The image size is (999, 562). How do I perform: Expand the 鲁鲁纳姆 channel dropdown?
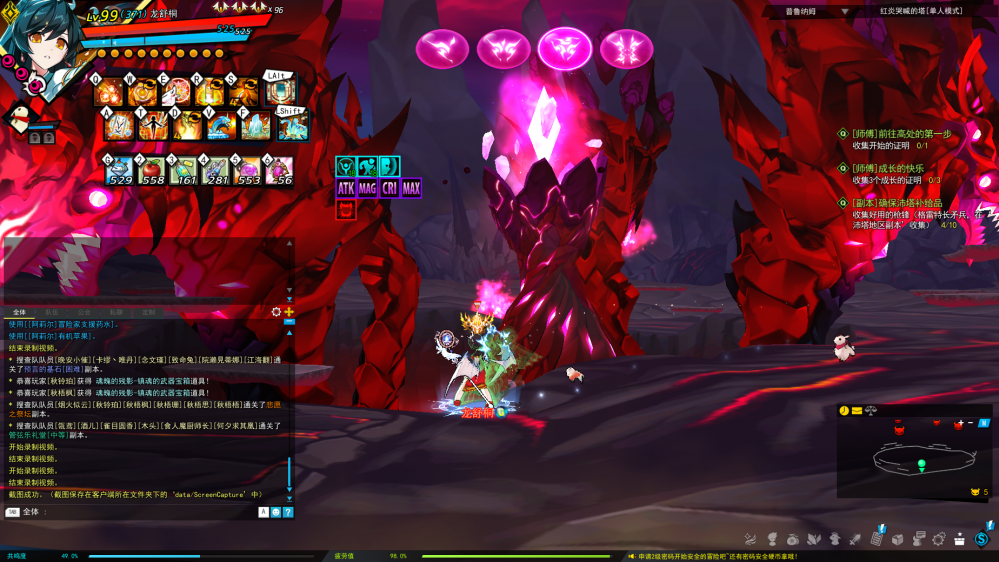coord(845,11)
